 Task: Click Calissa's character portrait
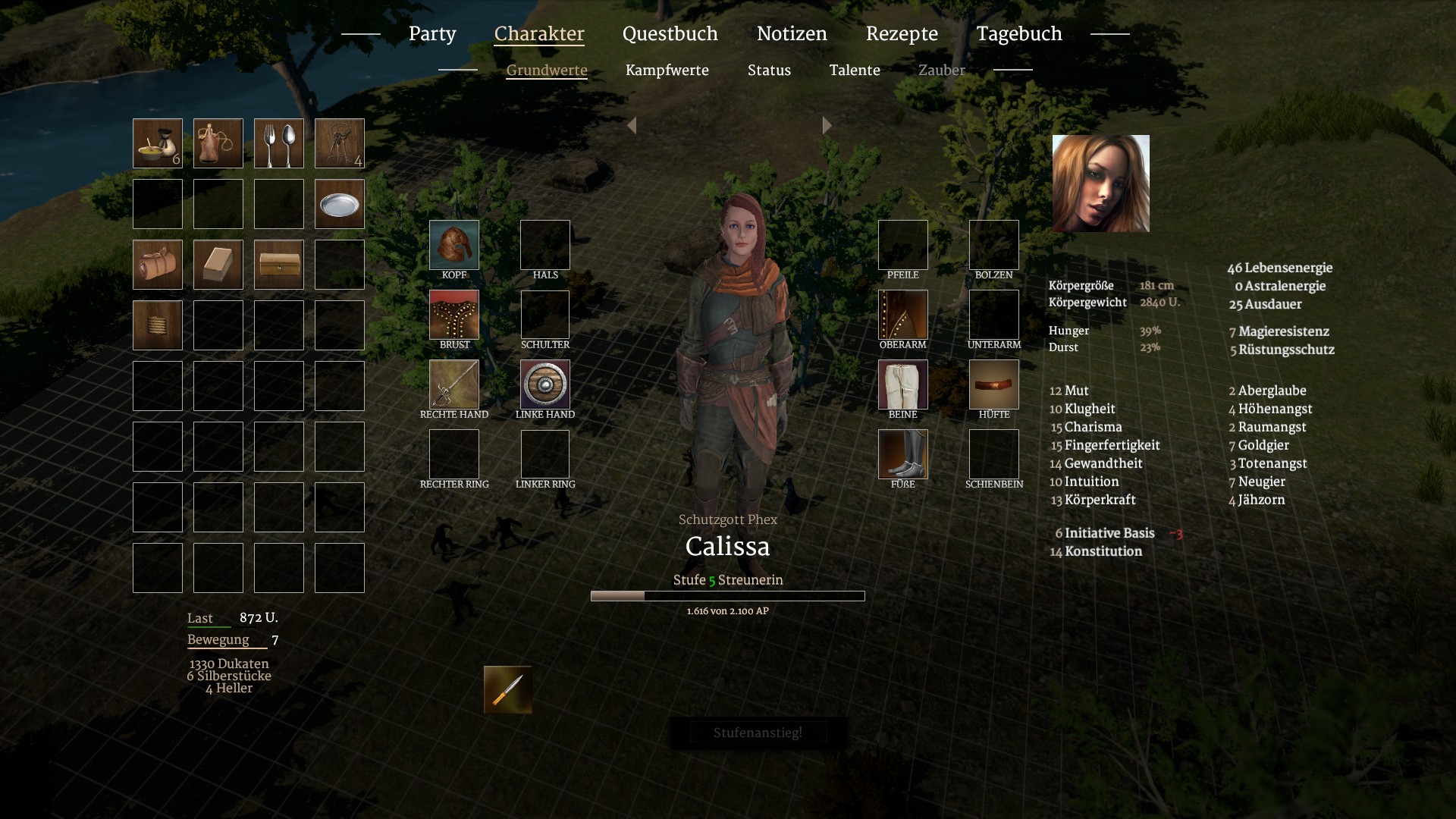click(x=1100, y=184)
